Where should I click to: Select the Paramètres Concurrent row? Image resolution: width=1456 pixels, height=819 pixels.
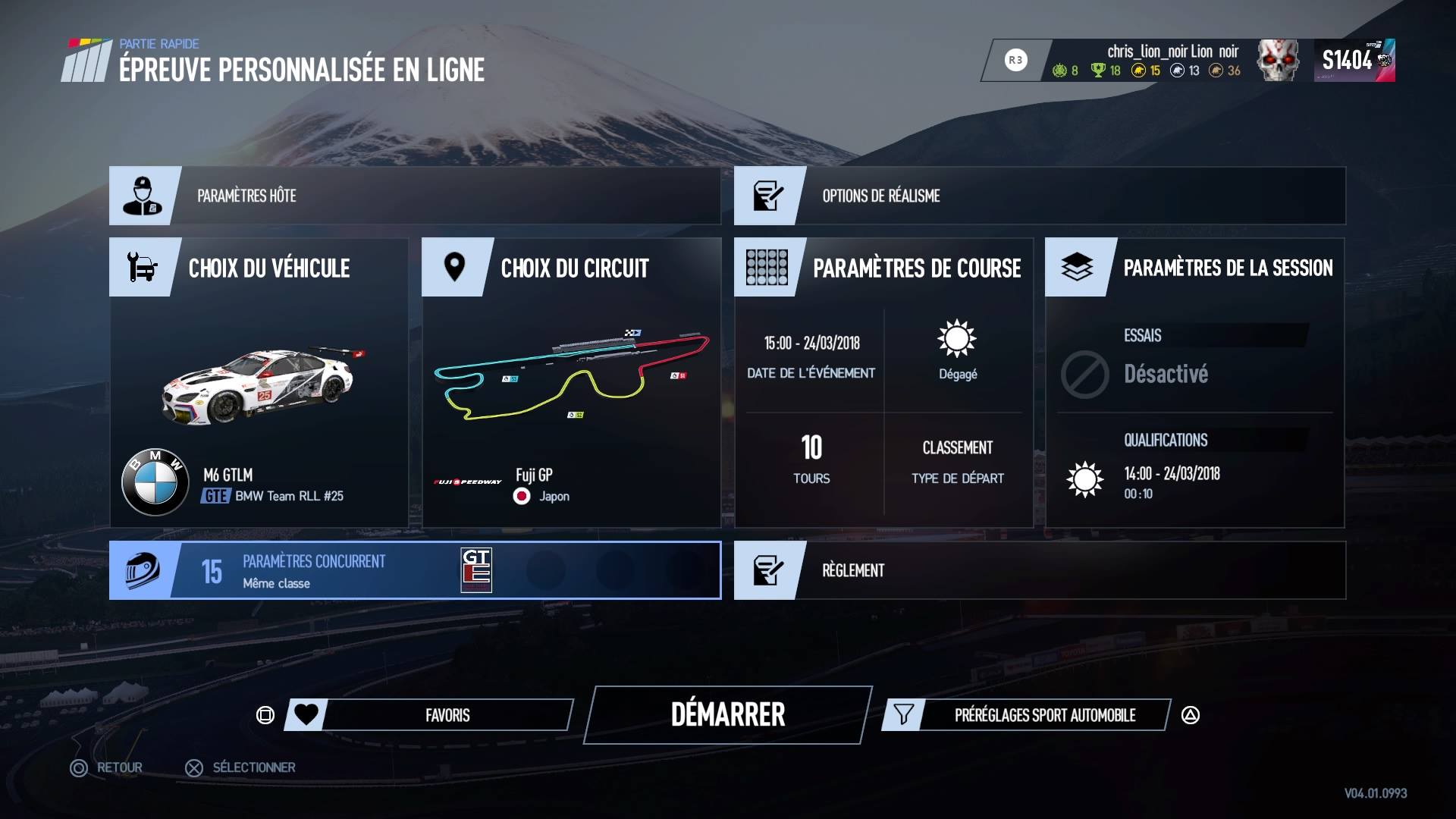click(414, 570)
